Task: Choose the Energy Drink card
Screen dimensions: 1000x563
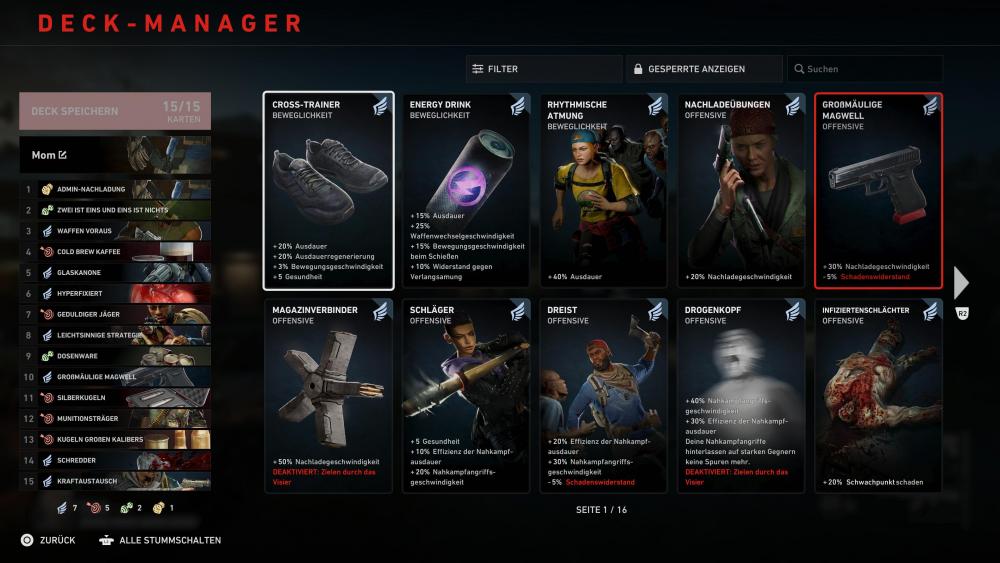Action: coord(466,190)
